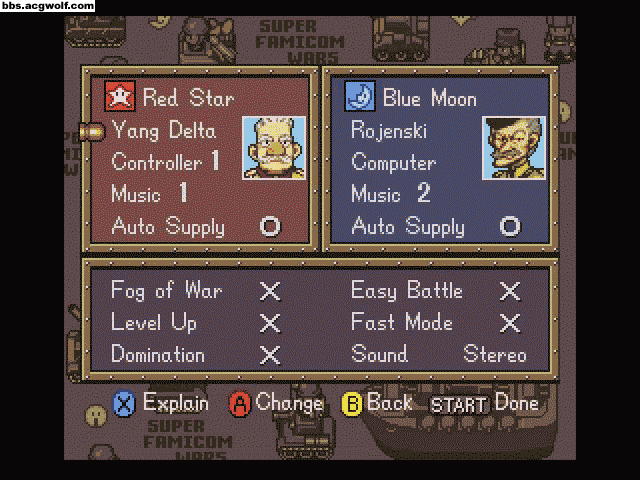Image resolution: width=640 pixels, height=480 pixels.
Task: Toggle the Level Up option
Action: click(x=269, y=323)
